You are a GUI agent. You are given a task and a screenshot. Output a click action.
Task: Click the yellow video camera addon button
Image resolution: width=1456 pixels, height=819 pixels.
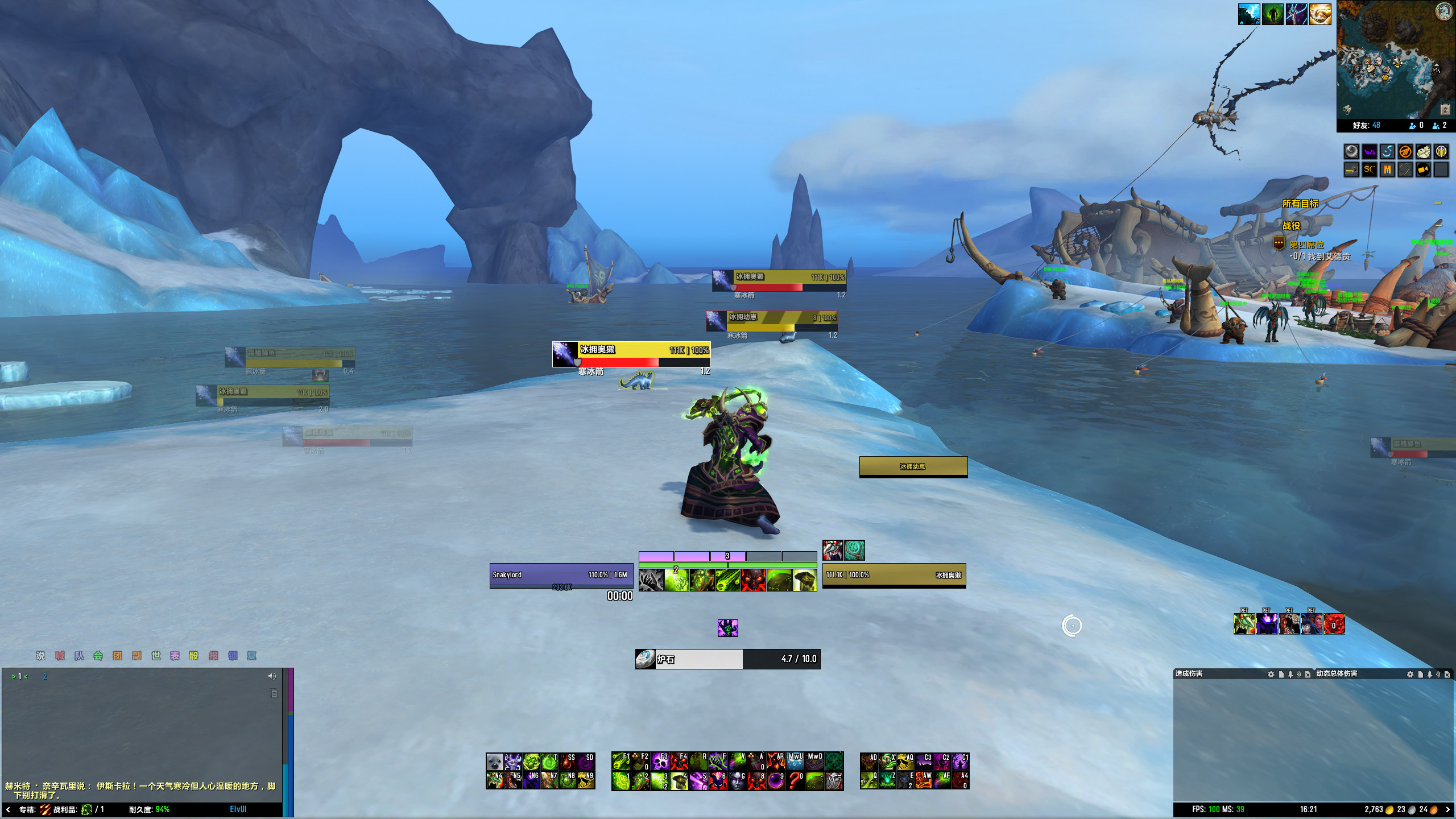click(1423, 169)
